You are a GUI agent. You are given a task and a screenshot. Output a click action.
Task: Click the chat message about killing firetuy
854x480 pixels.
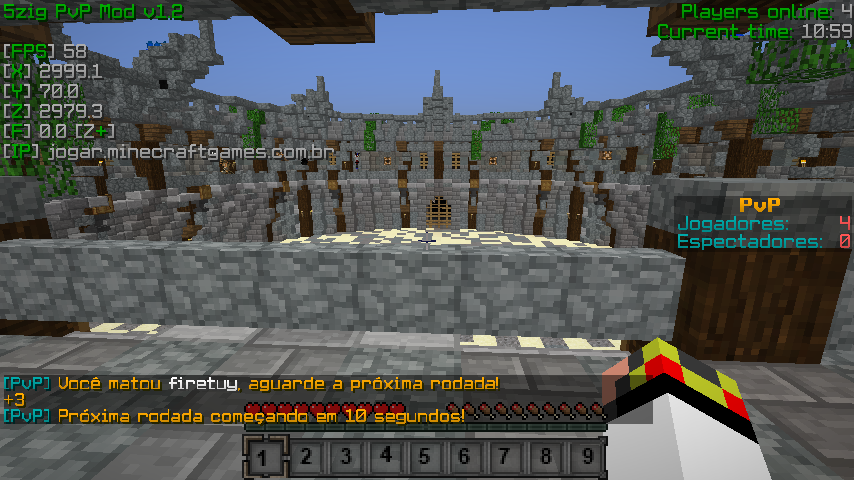point(251,384)
